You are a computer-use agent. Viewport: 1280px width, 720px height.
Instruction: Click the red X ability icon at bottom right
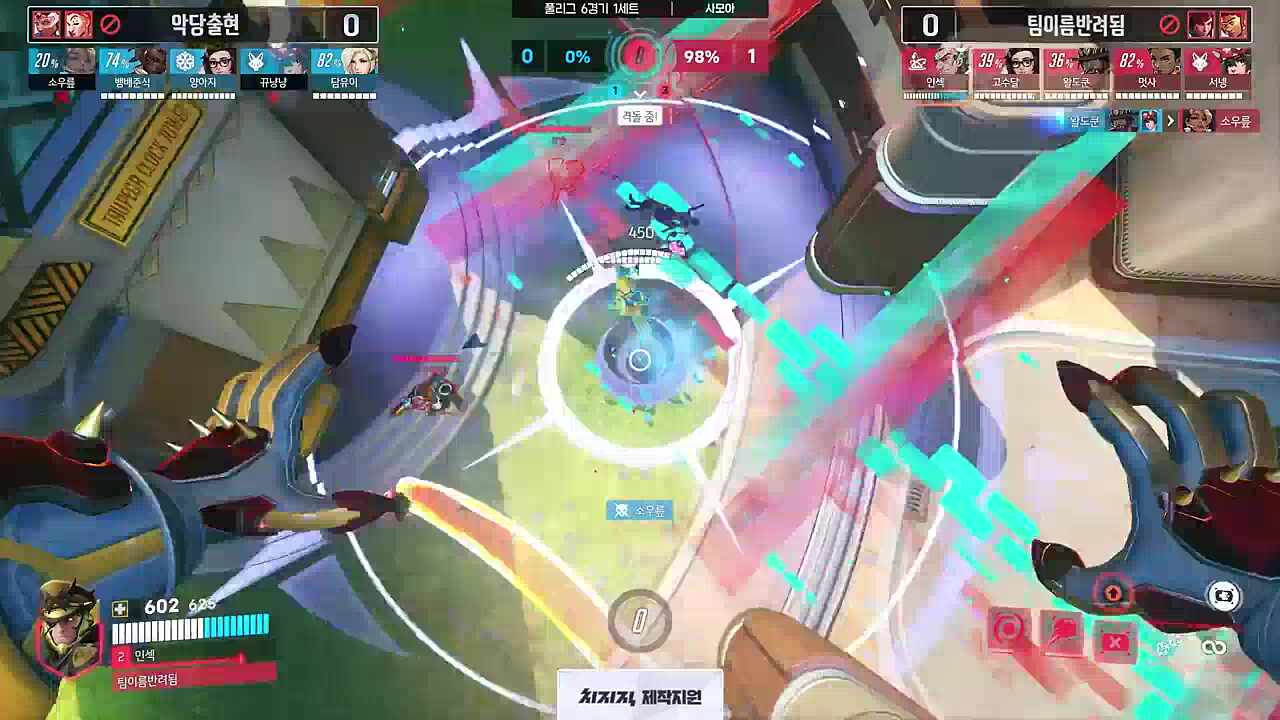pos(1117,642)
